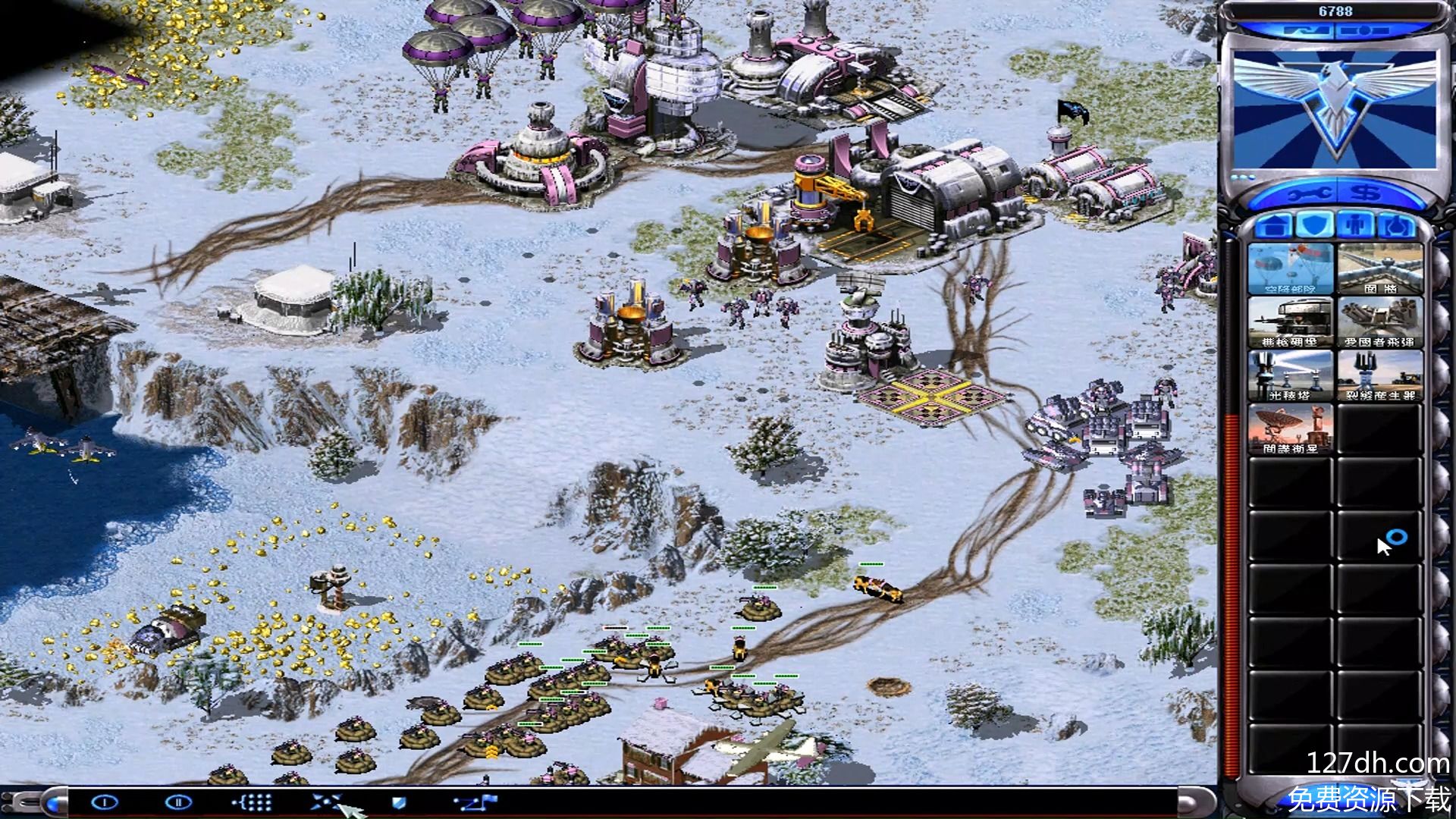Click the radar display with eagle logo
The height and width of the screenshot is (819, 1456).
click(x=1334, y=106)
